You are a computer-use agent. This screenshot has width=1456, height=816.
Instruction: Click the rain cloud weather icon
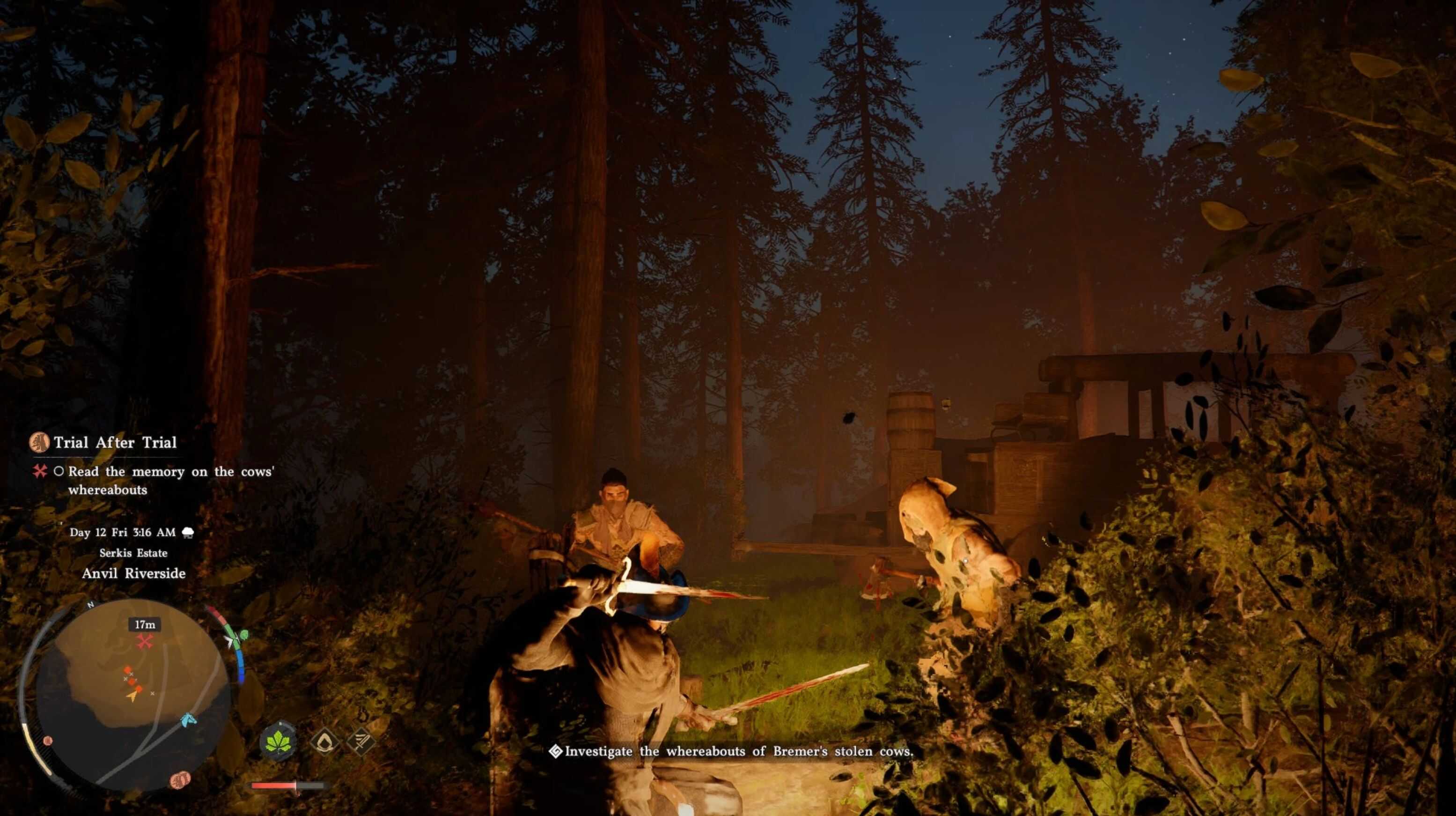tap(188, 532)
